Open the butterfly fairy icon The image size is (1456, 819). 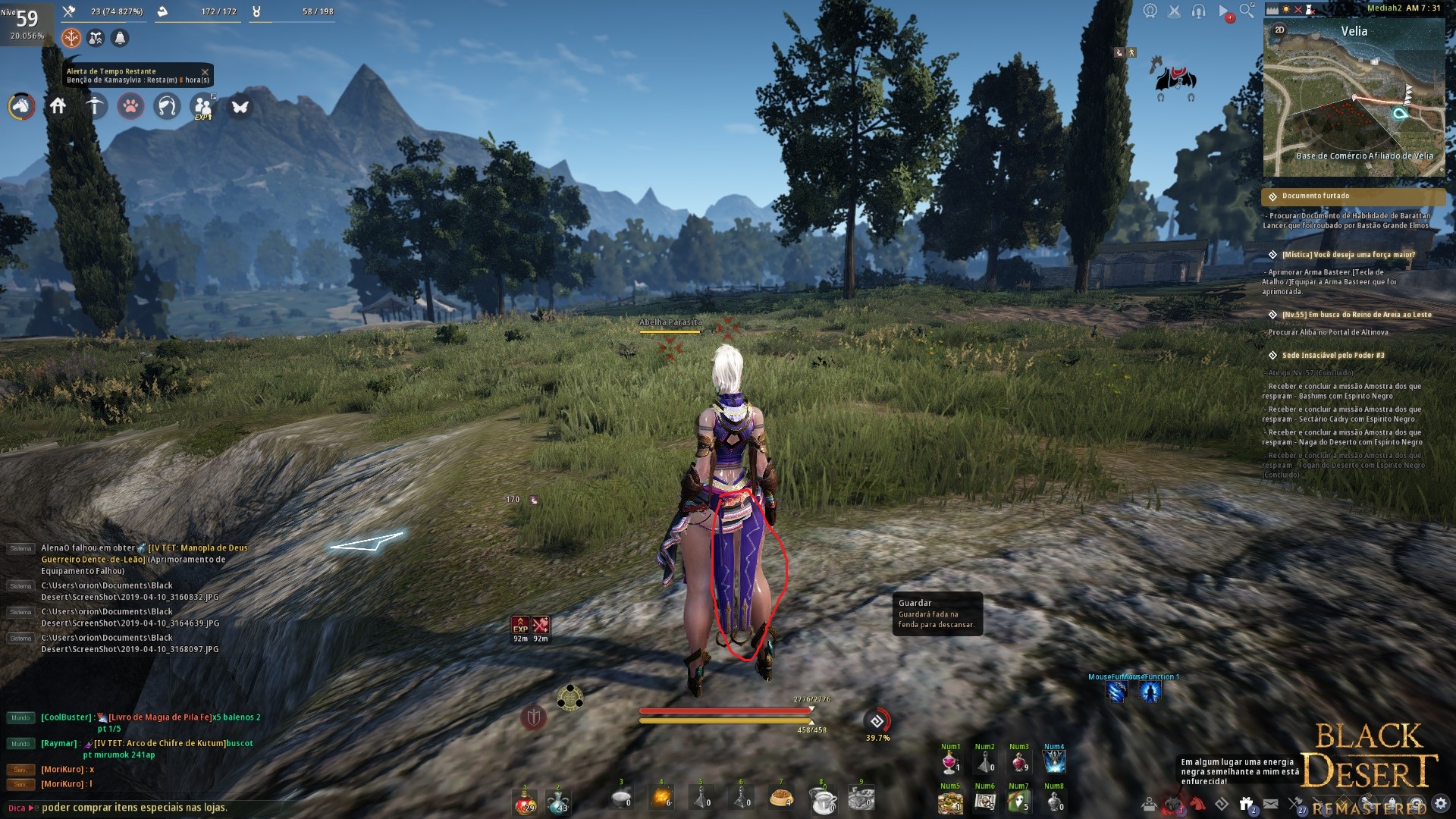click(x=240, y=107)
